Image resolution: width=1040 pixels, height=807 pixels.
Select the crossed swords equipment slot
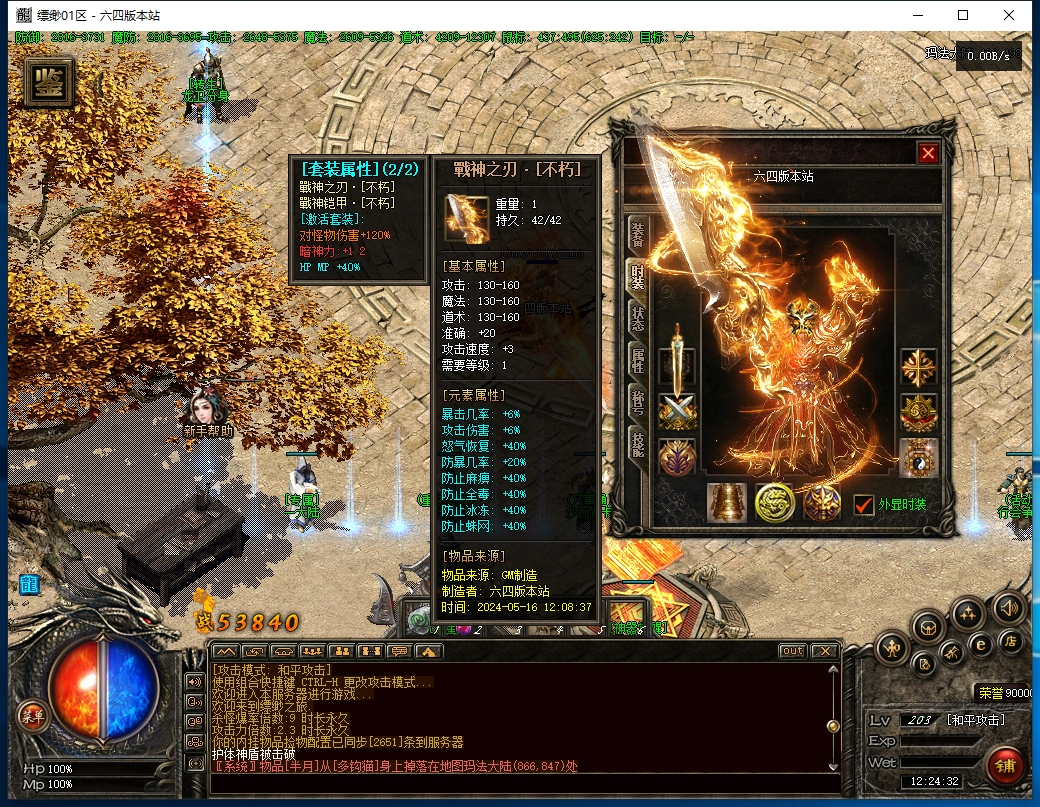coord(677,411)
